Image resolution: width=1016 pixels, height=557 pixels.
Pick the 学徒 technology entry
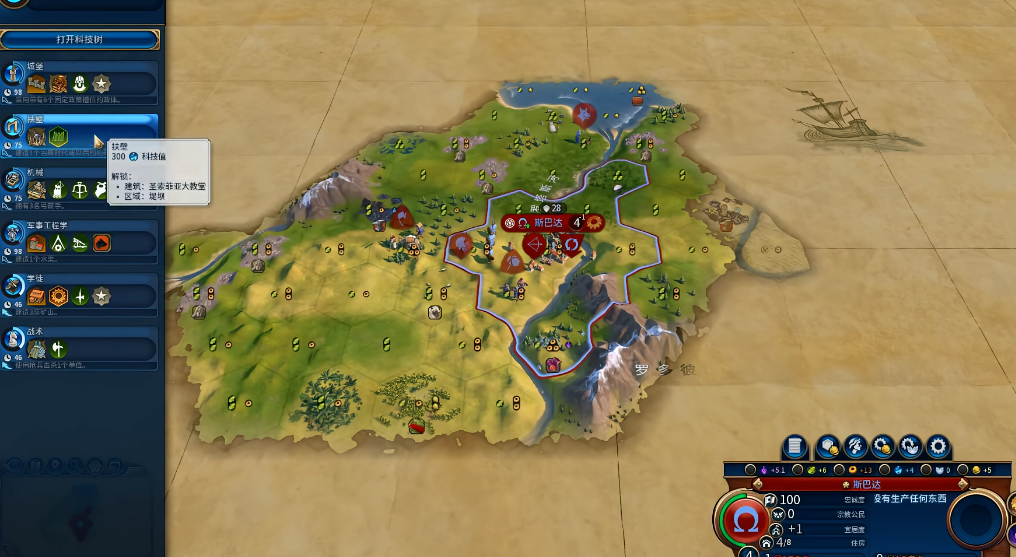coord(82,293)
